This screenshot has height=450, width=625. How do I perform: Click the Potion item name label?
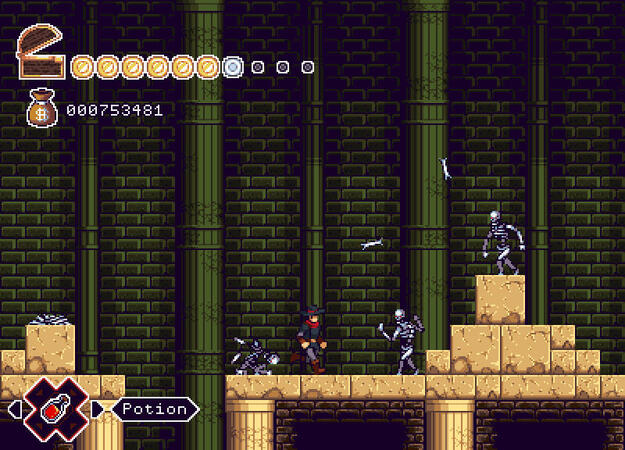155,409
